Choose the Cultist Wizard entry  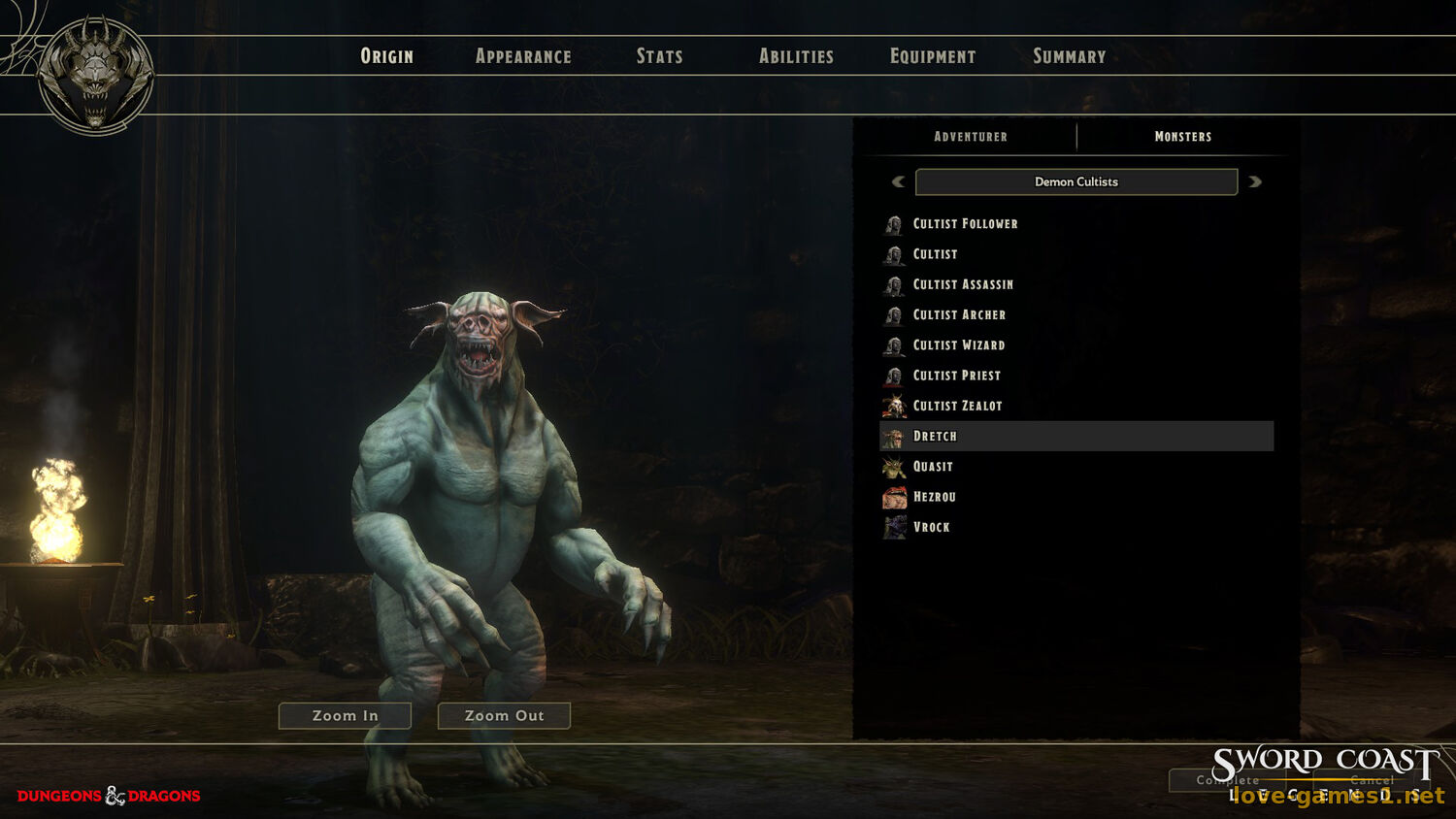click(958, 345)
